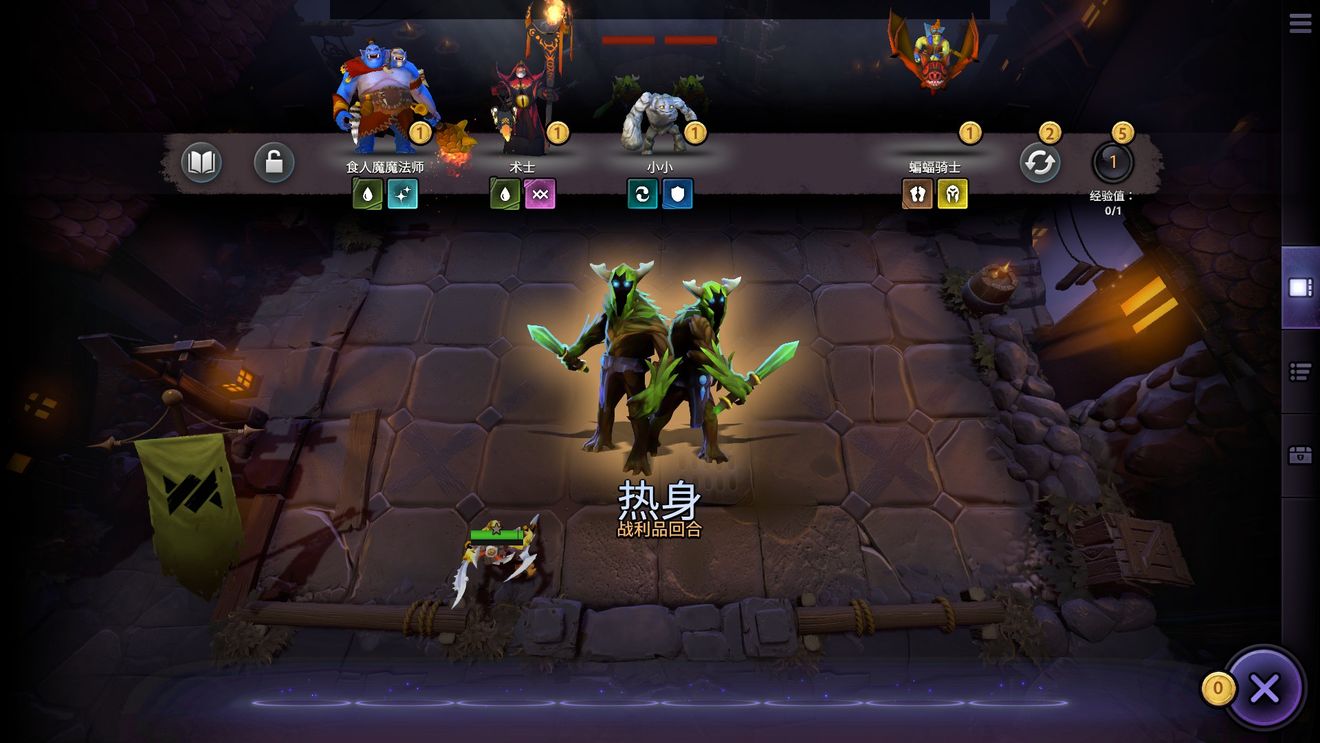Click 食人魔魔法师's teal sparkle alliance icon

(x=403, y=194)
